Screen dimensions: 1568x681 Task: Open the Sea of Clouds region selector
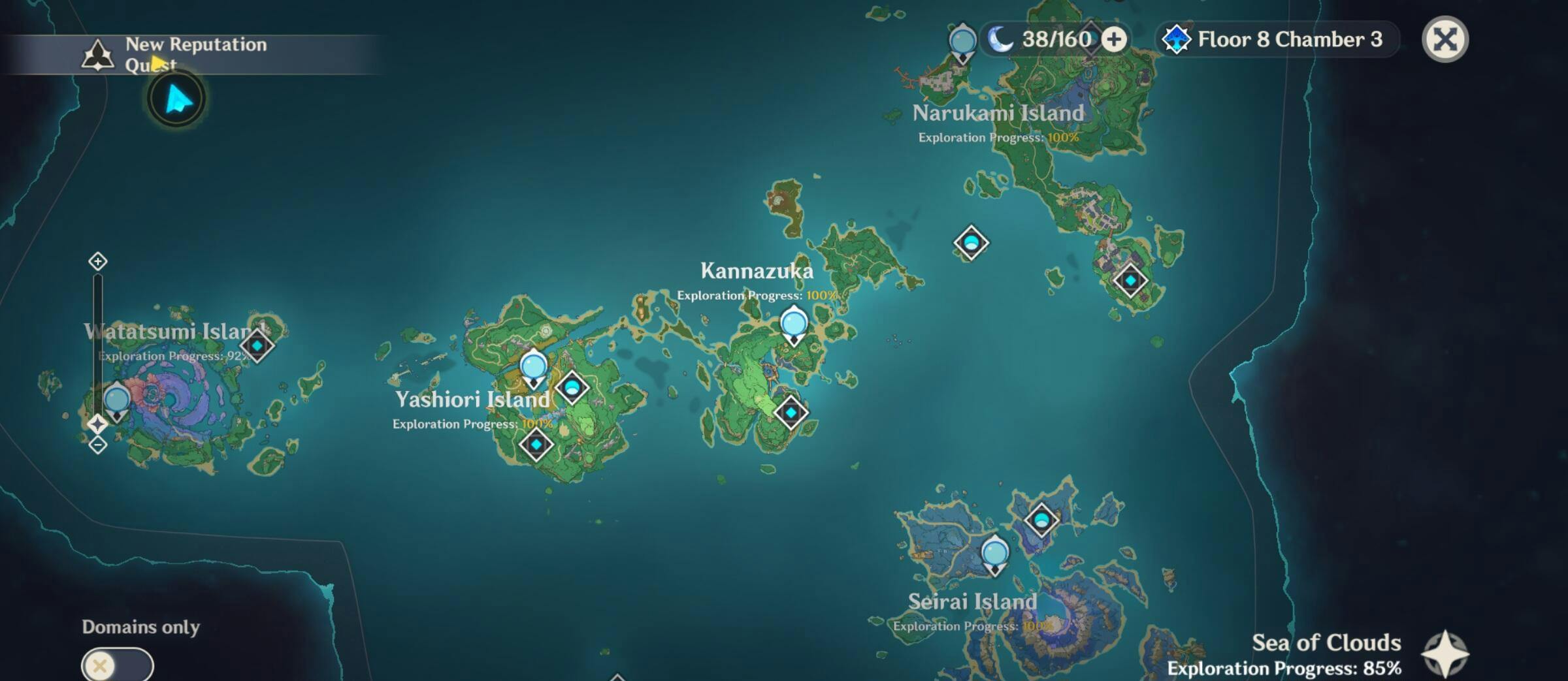pos(1445,654)
